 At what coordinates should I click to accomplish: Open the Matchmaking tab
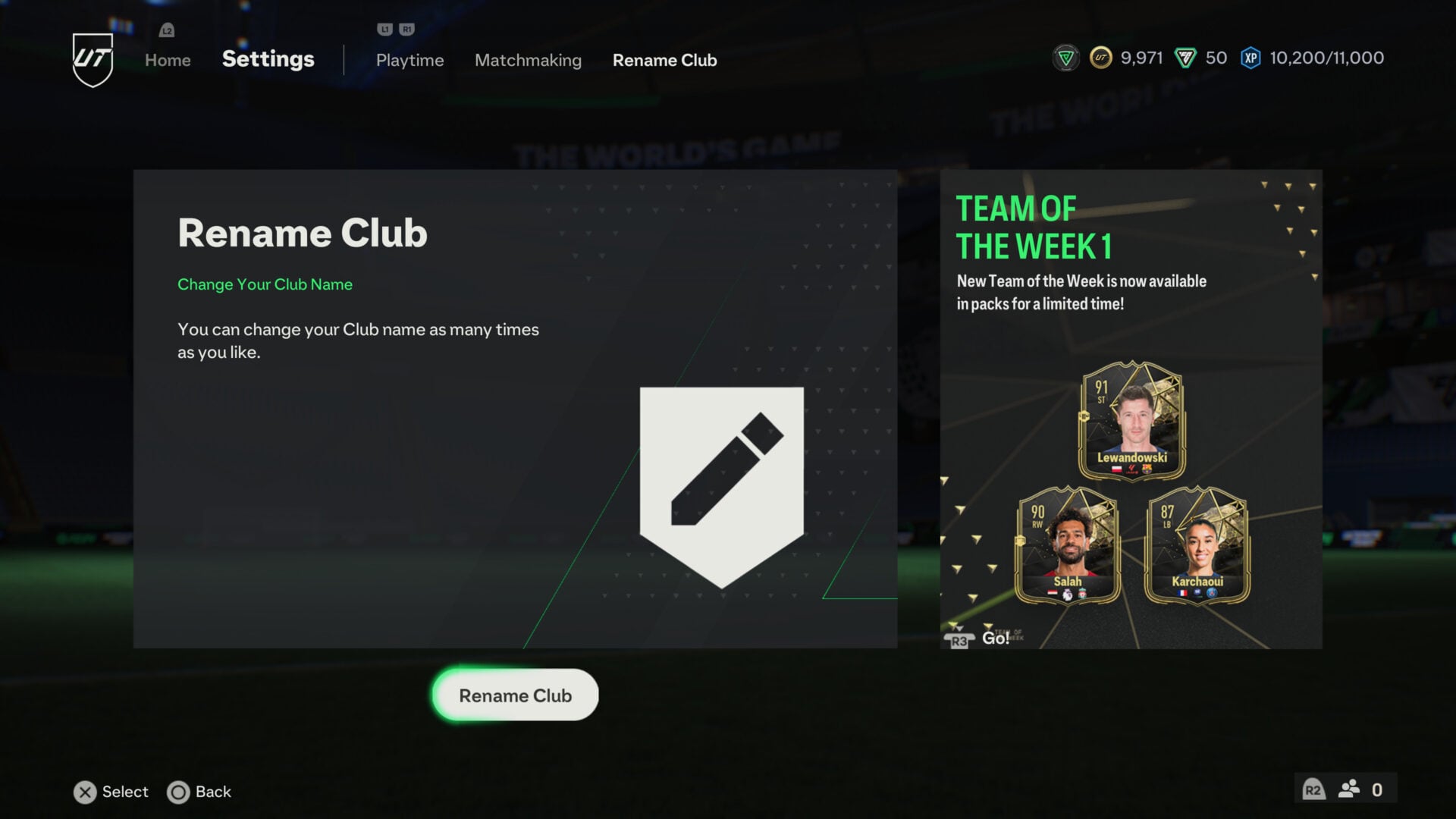point(528,60)
